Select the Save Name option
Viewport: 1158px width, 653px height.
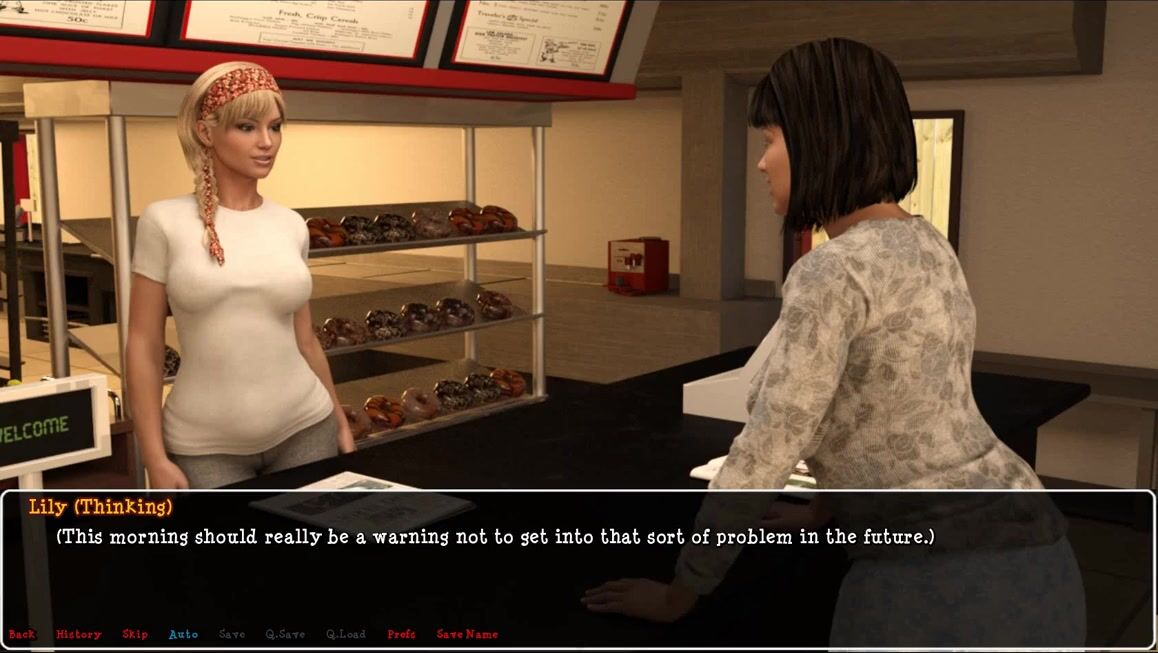pyautogui.click(x=467, y=634)
